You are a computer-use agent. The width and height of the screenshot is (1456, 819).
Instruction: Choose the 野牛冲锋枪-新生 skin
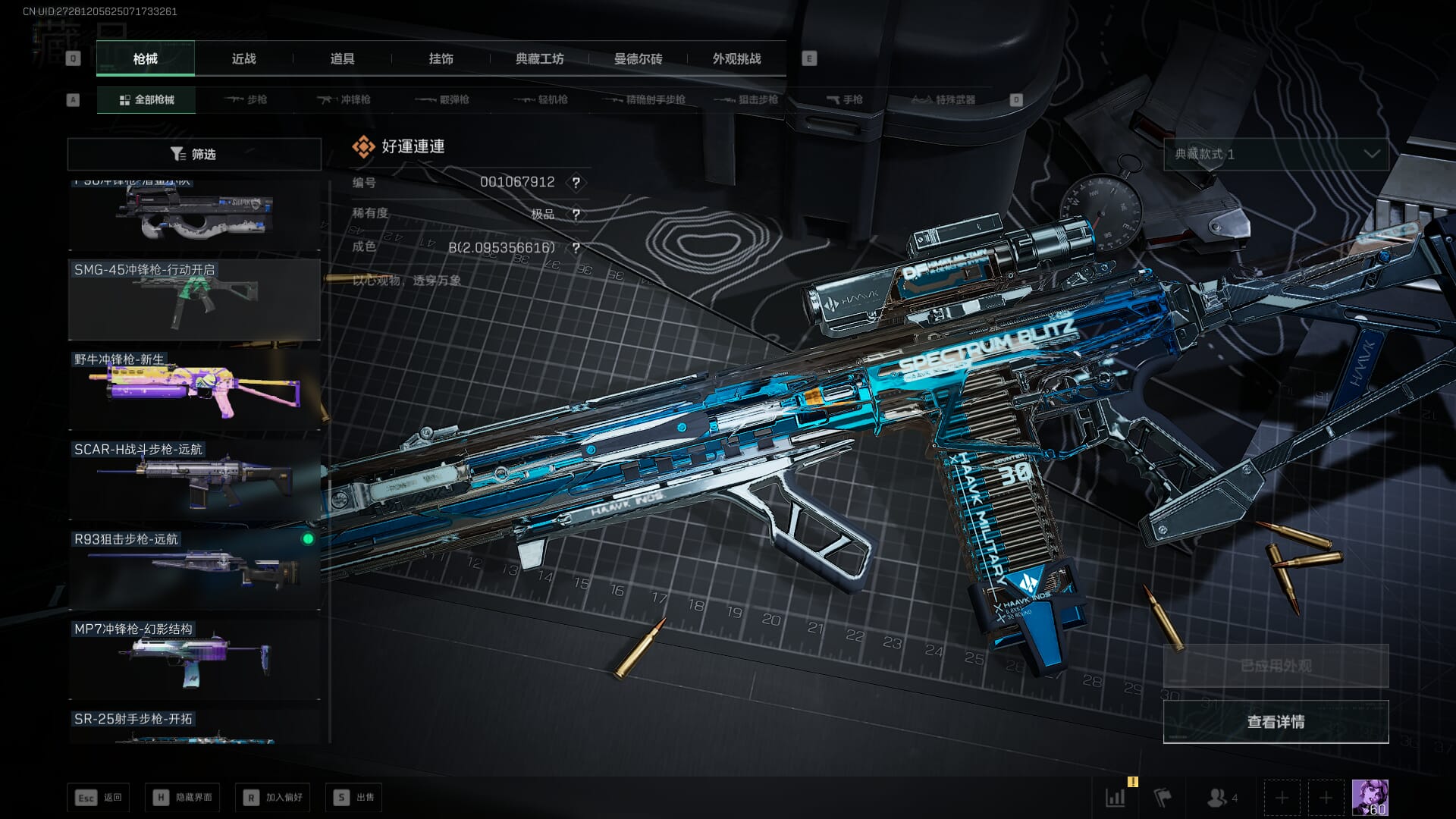[194, 390]
